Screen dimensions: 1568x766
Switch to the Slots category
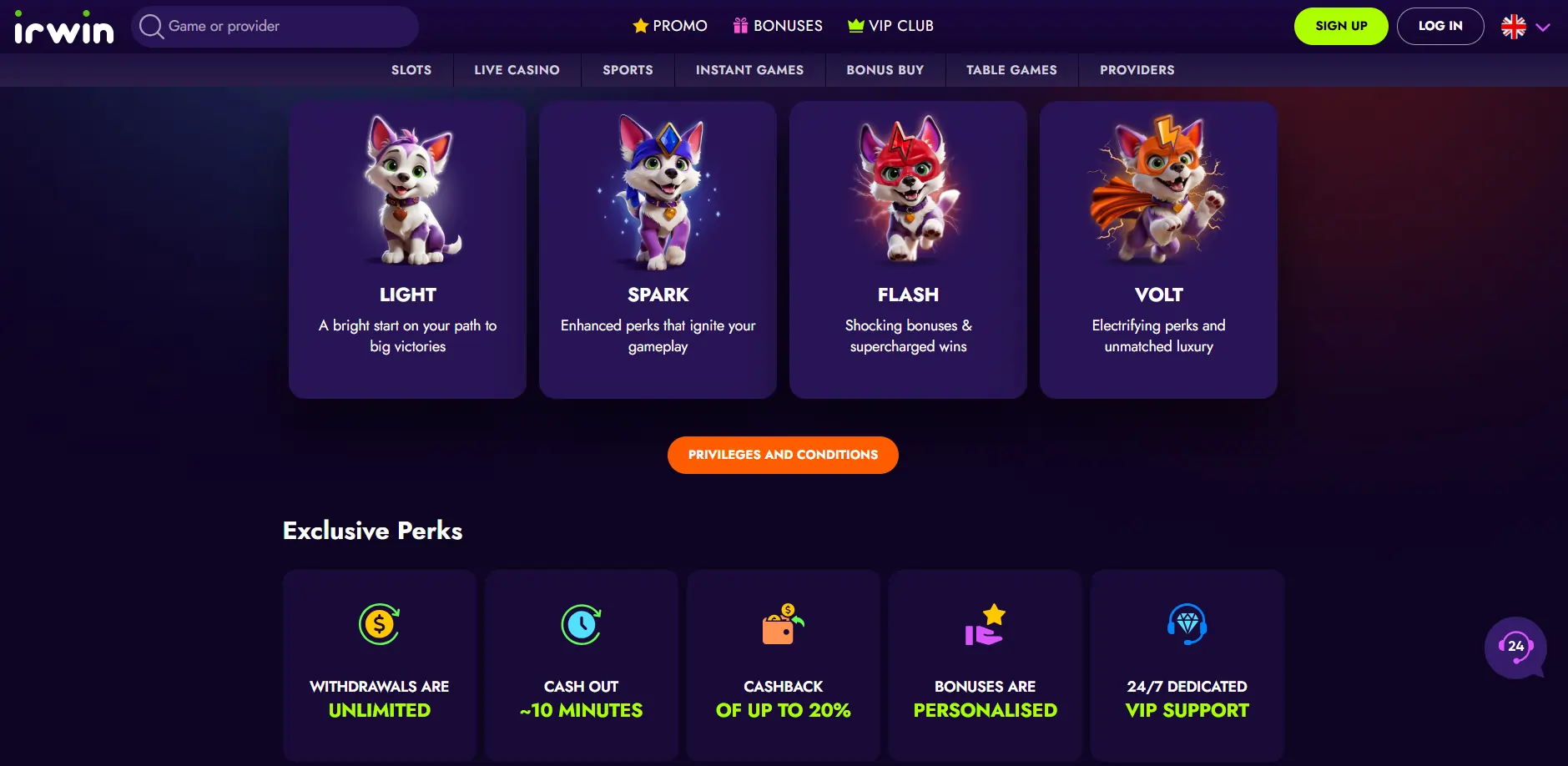(x=411, y=70)
